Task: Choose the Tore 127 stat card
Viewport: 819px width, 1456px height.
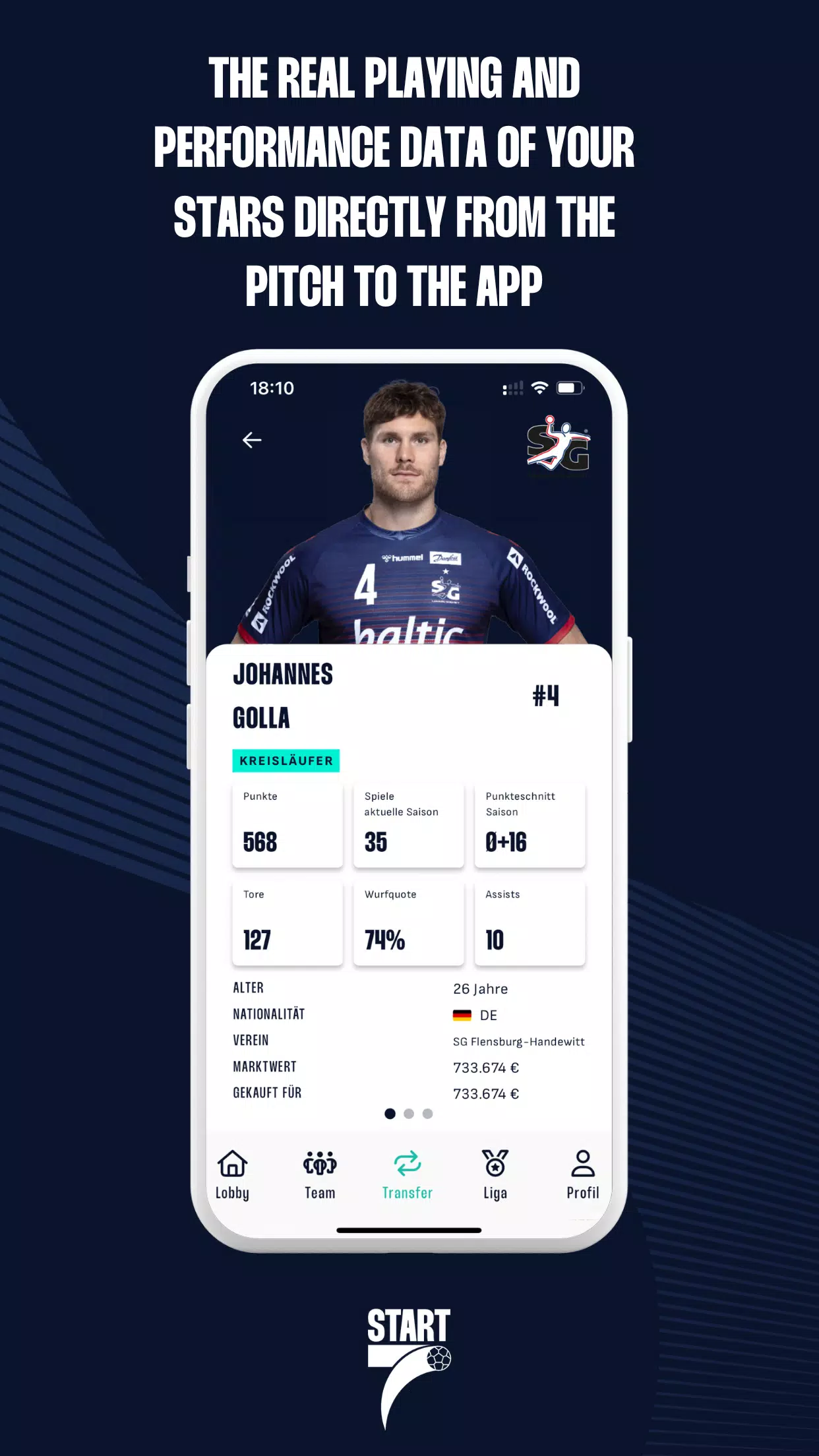Action: point(288,923)
